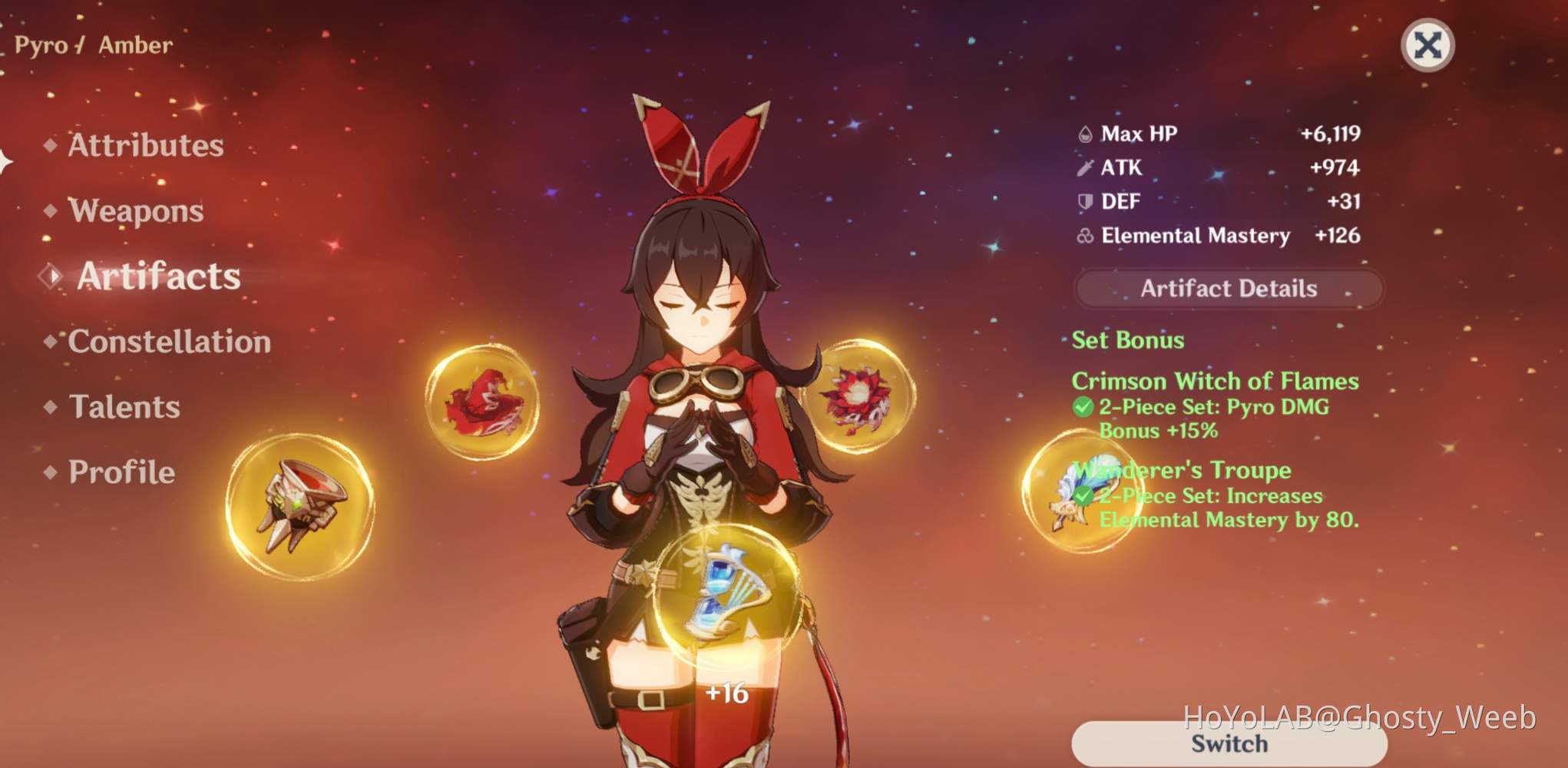Click the Crimson Witch 2-Piece checkmark
The height and width of the screenshot is (768, 1568).
[x=1084, y=407]
